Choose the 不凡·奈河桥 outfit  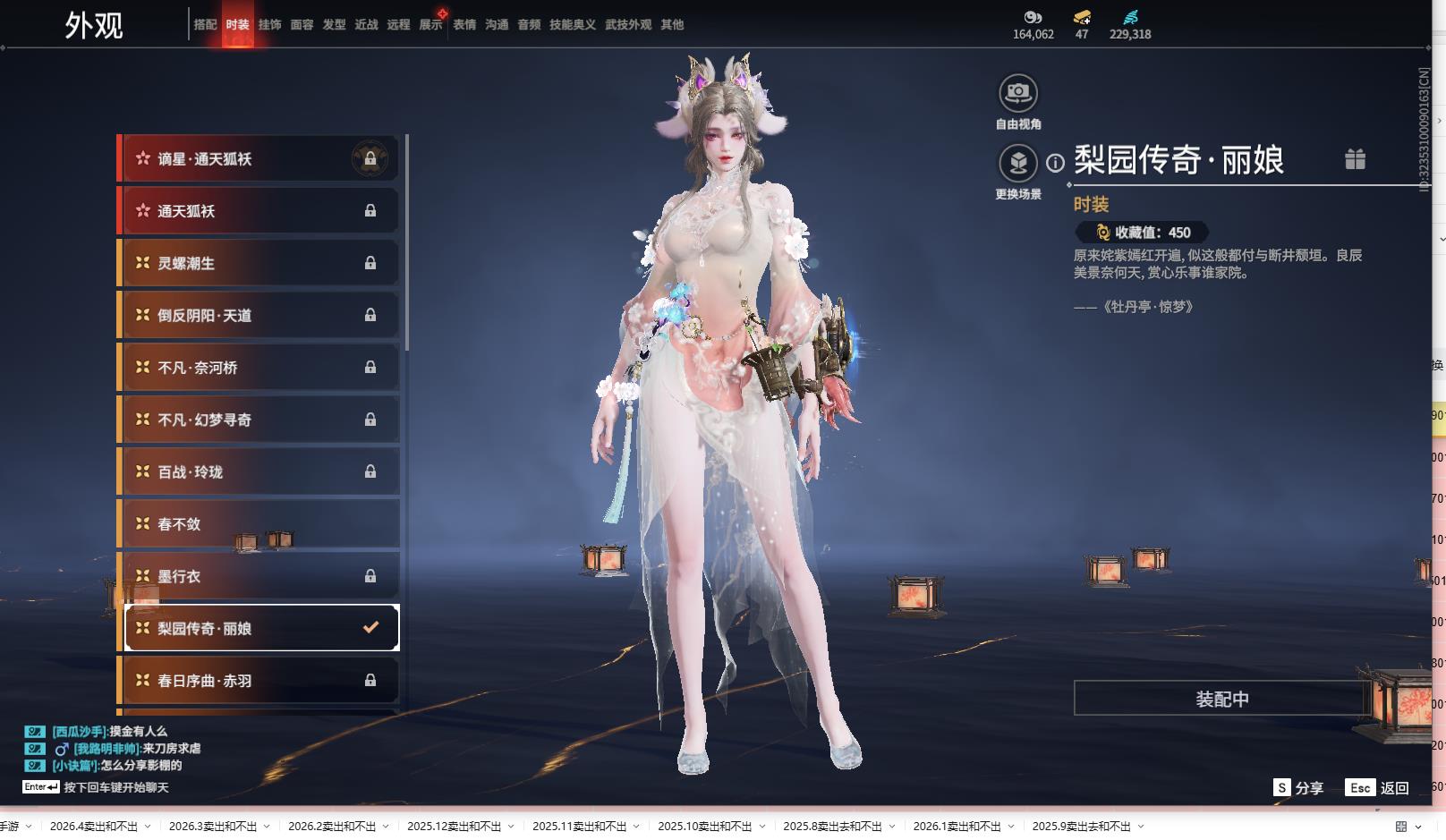259,368
